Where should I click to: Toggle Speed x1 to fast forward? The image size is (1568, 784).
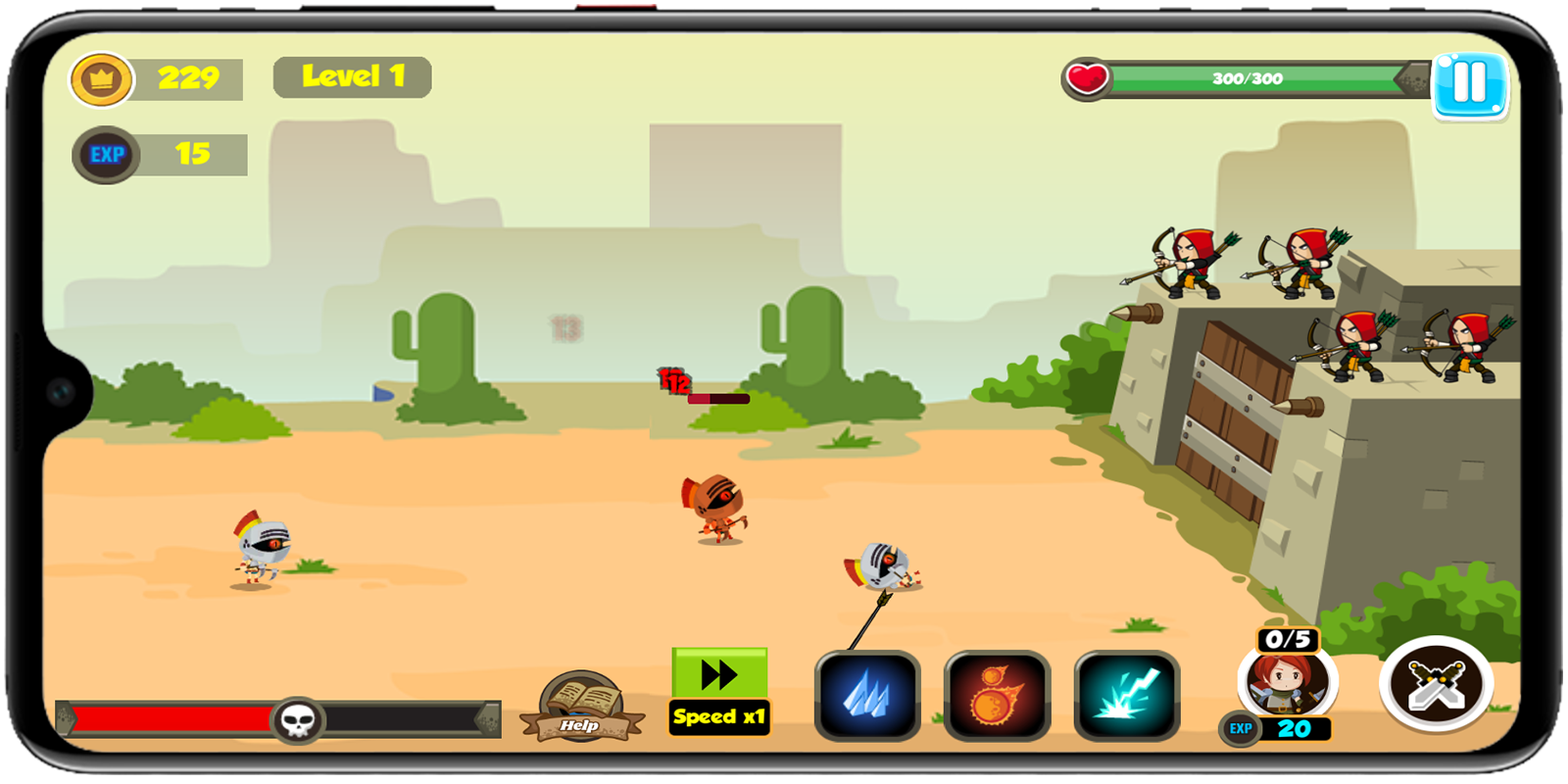pos(719,716)
